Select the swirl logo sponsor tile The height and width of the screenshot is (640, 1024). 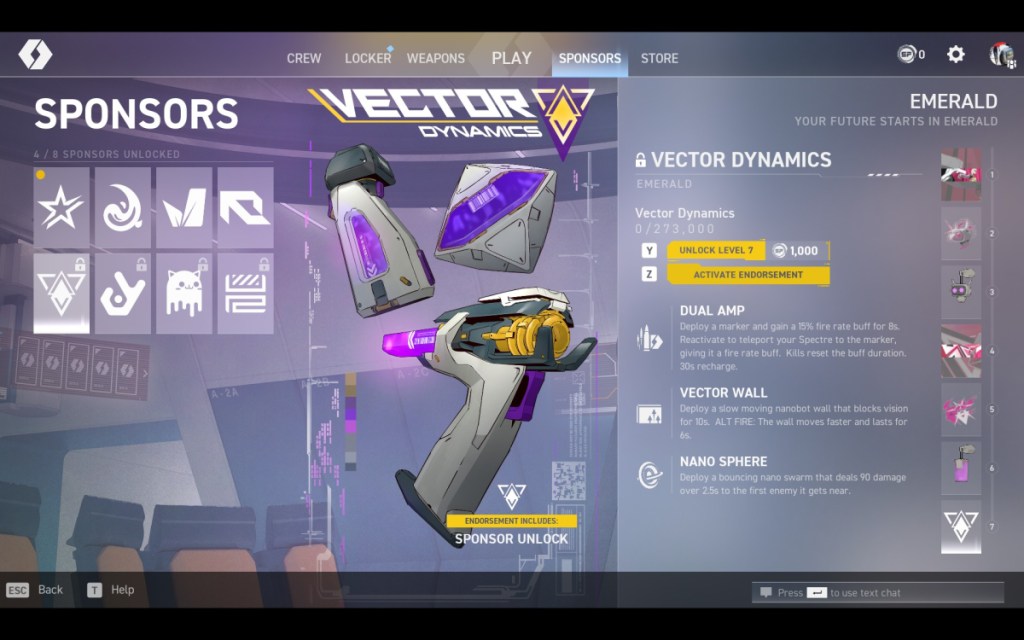tap(123, 208)
